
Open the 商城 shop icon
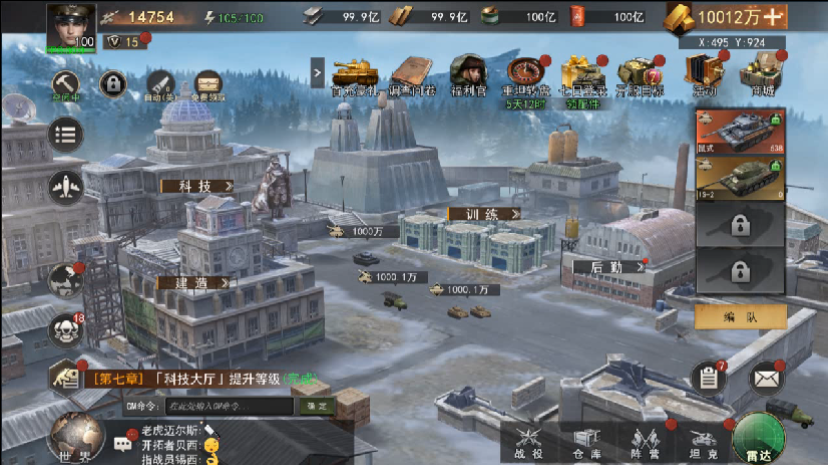(x=758, y=74)
